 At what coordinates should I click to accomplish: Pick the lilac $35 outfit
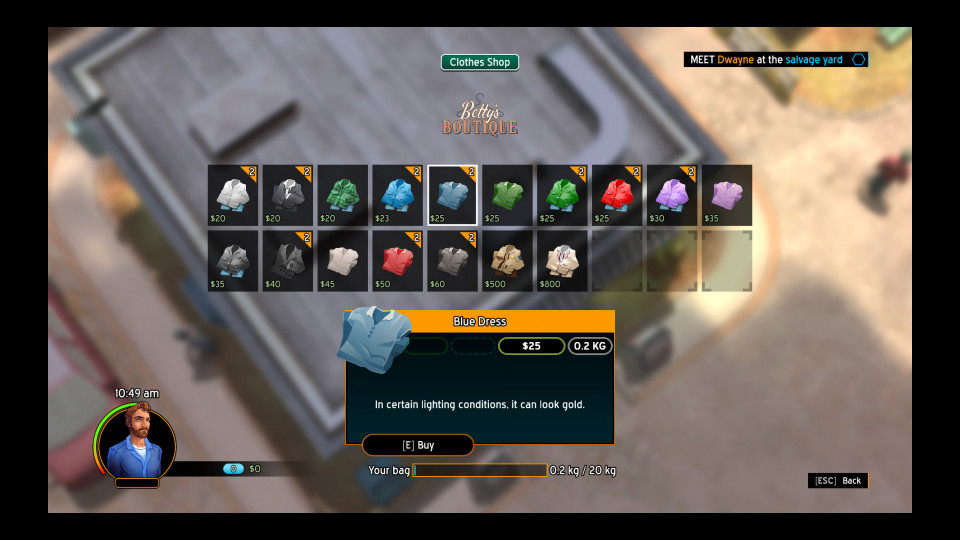pyautogui.click(x=726, y=195)
